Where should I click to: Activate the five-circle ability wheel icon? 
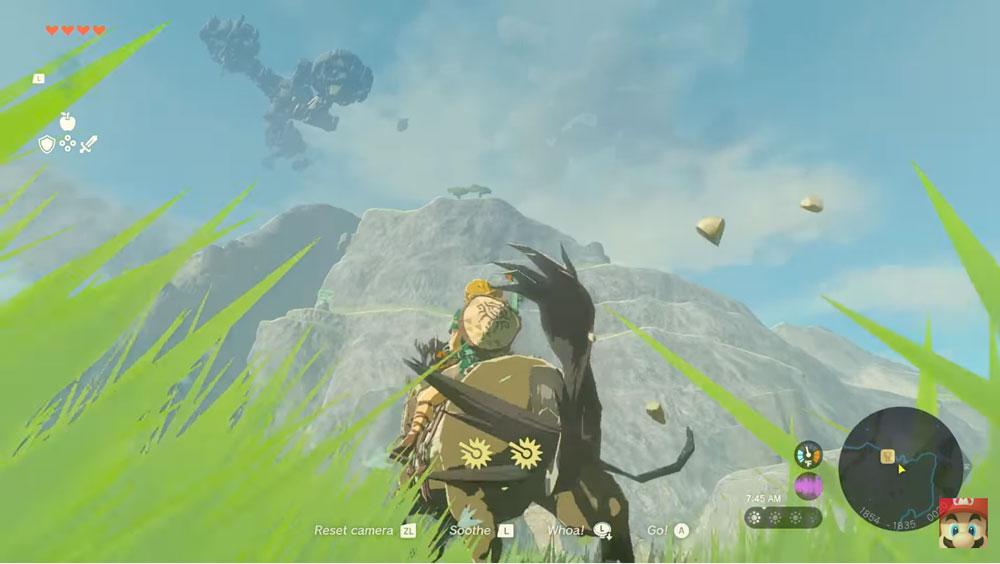(67, 144)
